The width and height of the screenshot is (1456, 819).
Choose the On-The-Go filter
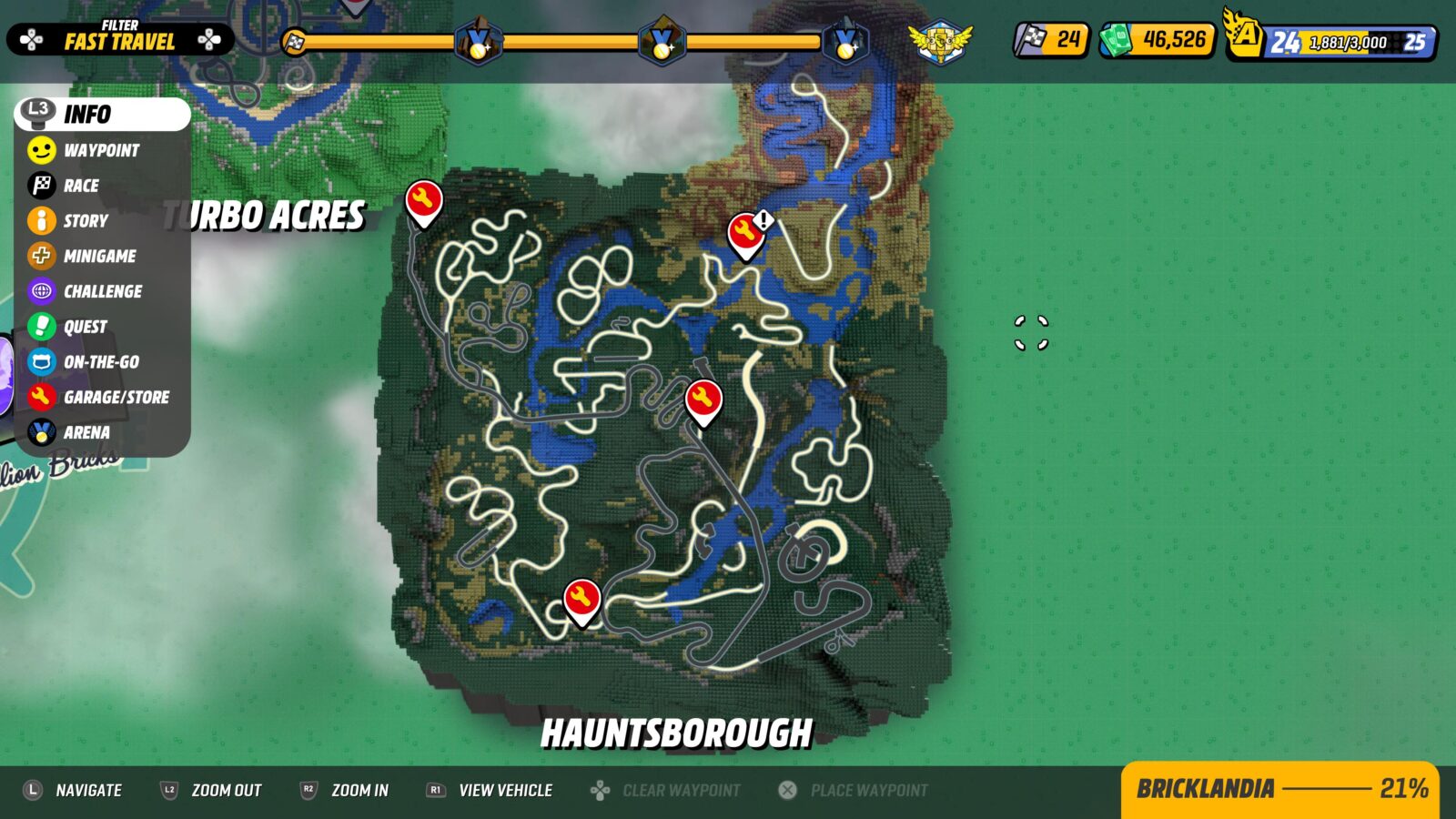coord(38,361)
